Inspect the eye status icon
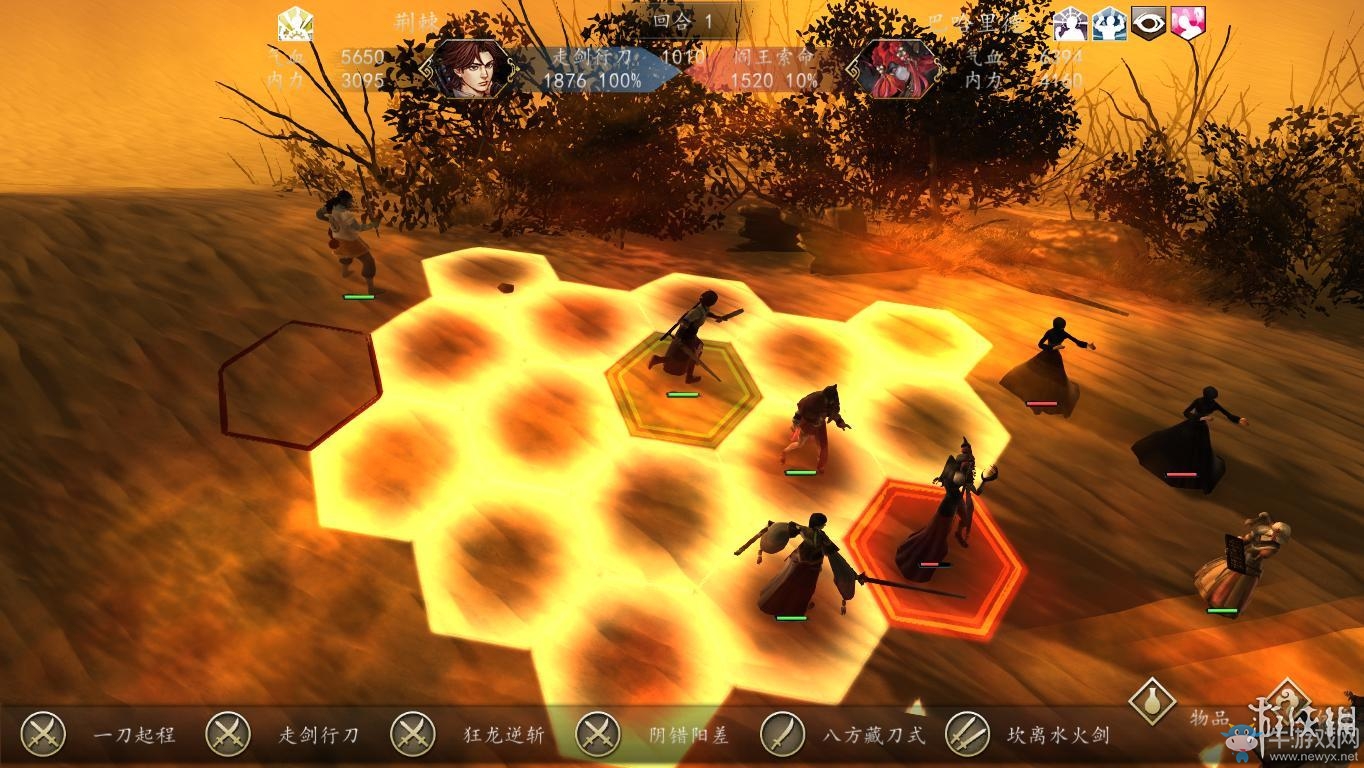Image resolution: width=1364 pixels, height=768 pixels. click(x=1148, y=23)
